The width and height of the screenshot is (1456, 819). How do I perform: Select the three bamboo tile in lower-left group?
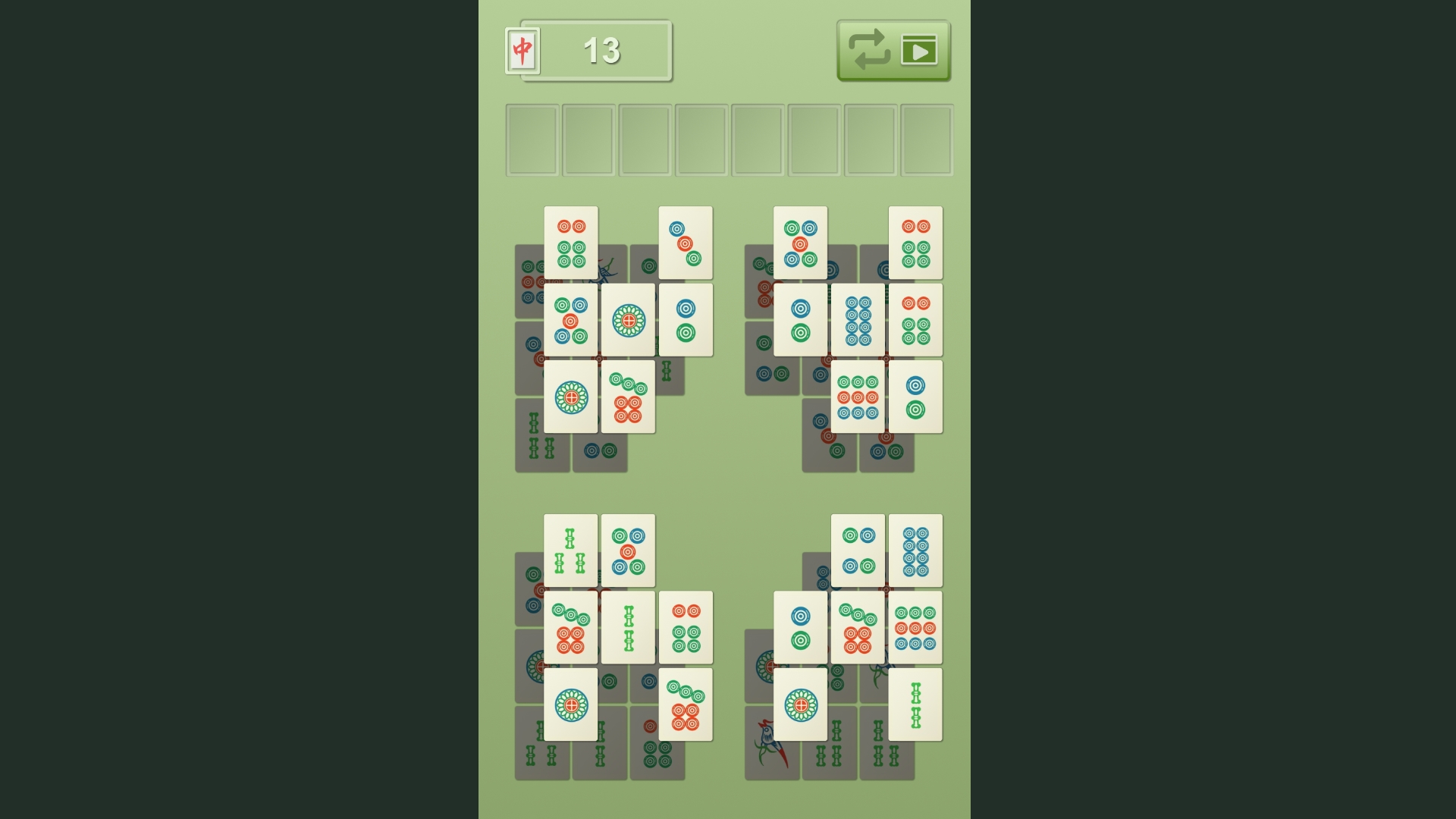point(571,550)
